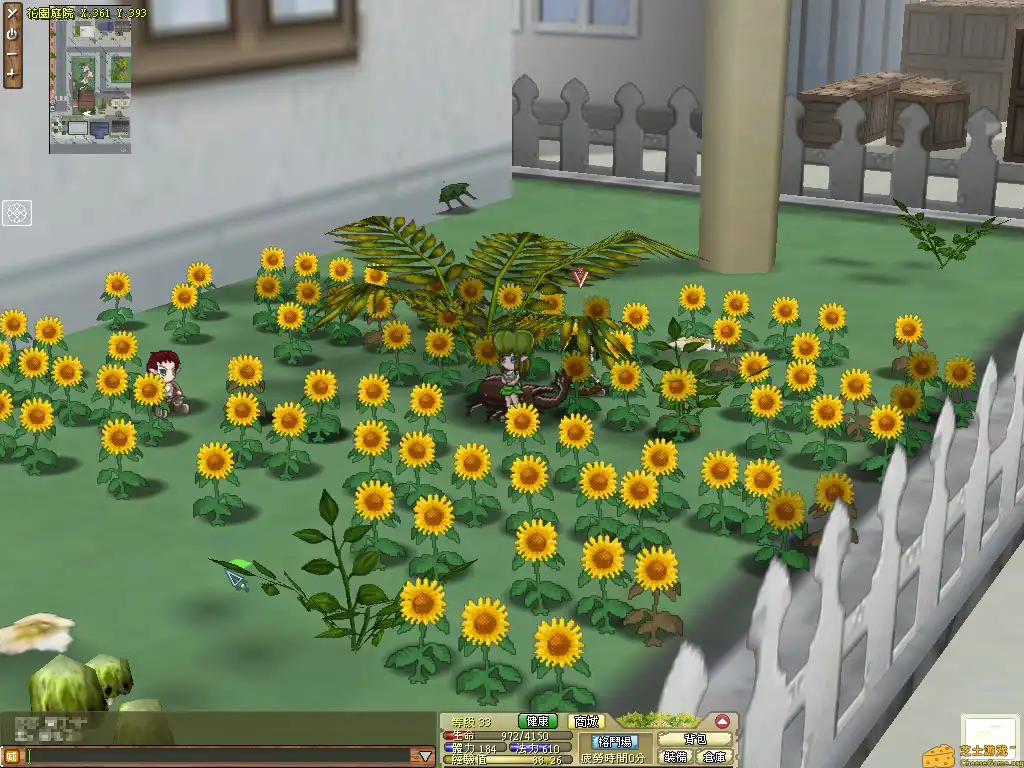1024x768 pixels.
Task: Open the 背包 backpack
Action: (x=694, y=739)
